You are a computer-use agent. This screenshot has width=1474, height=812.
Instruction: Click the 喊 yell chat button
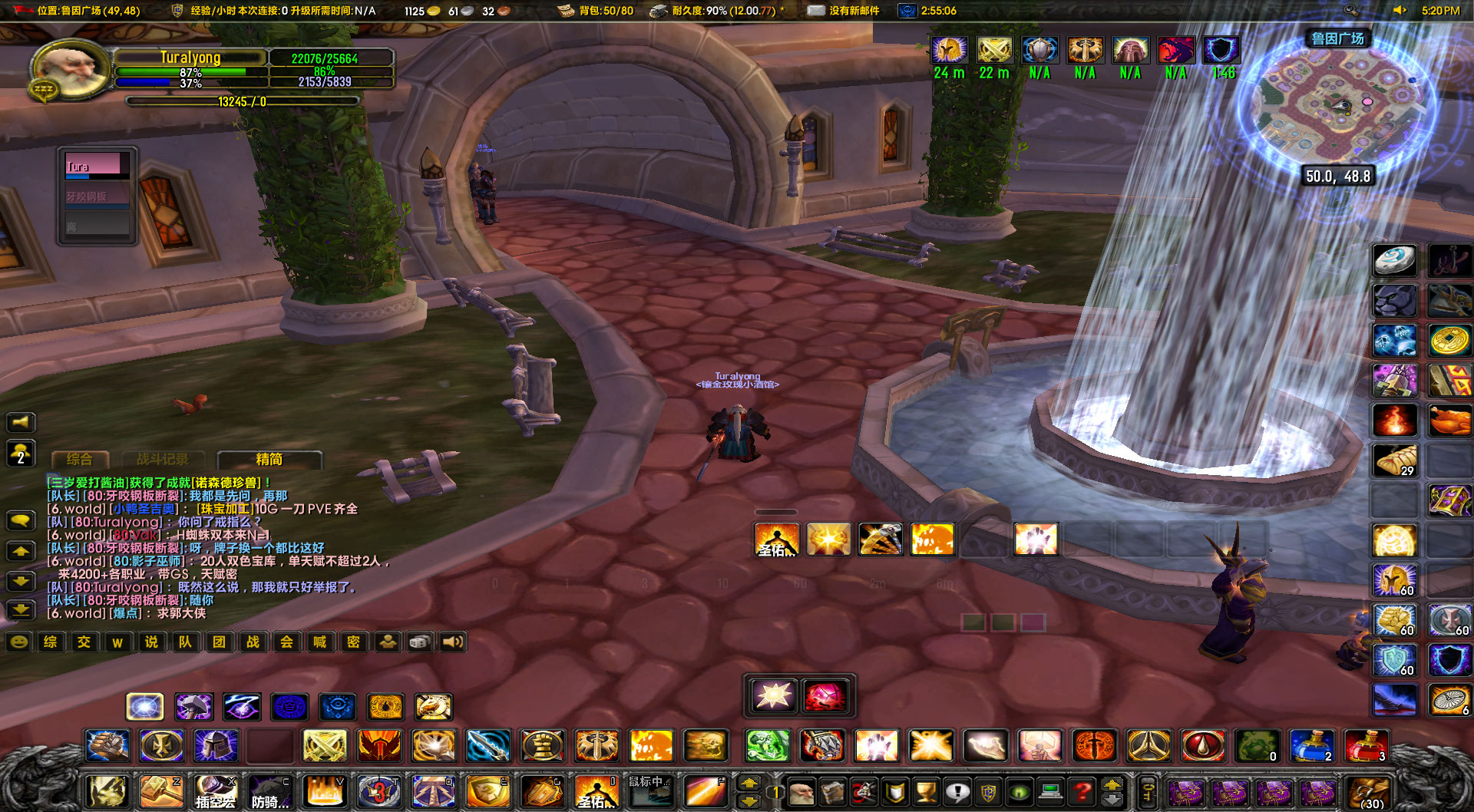tap(319, 642)
